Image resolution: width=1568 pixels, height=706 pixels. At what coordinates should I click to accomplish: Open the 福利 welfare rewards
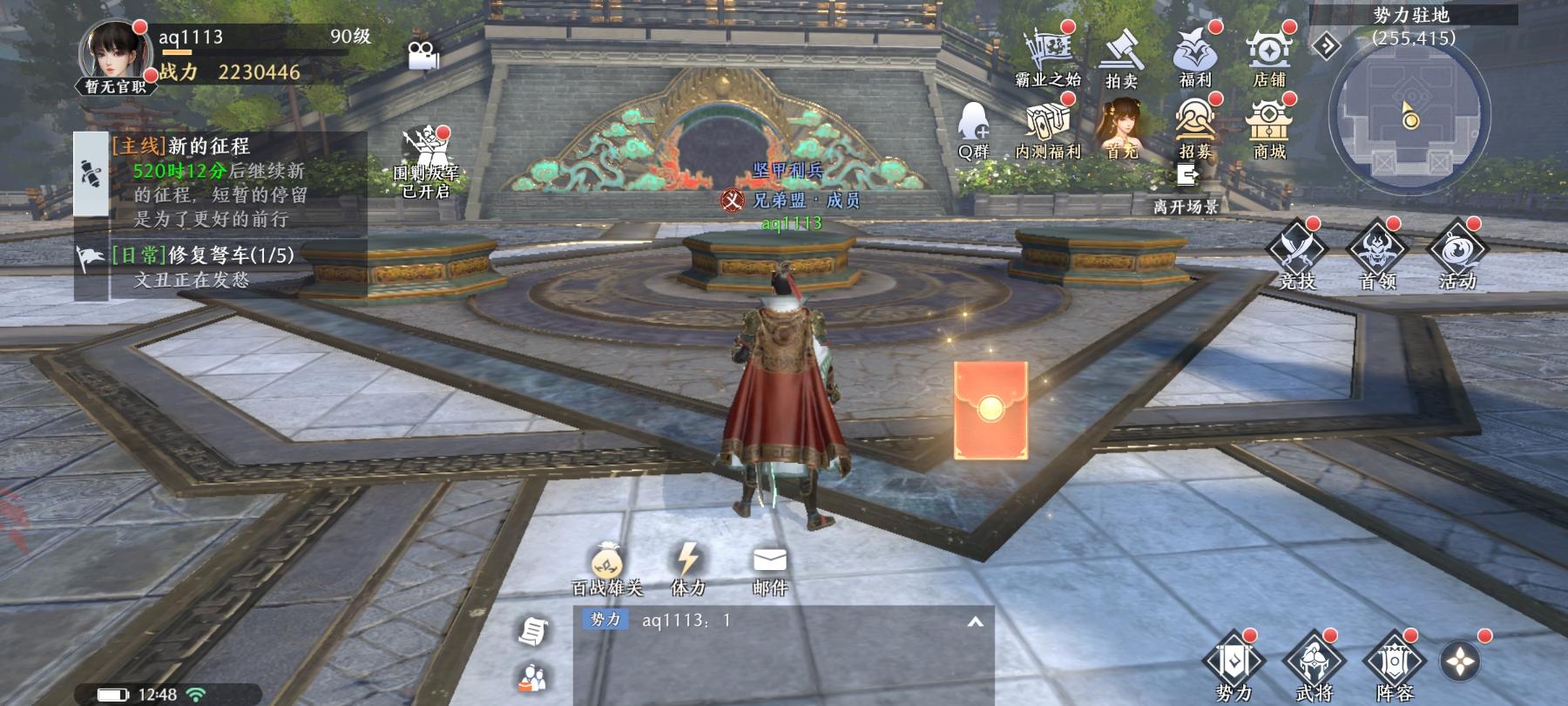1195,57
